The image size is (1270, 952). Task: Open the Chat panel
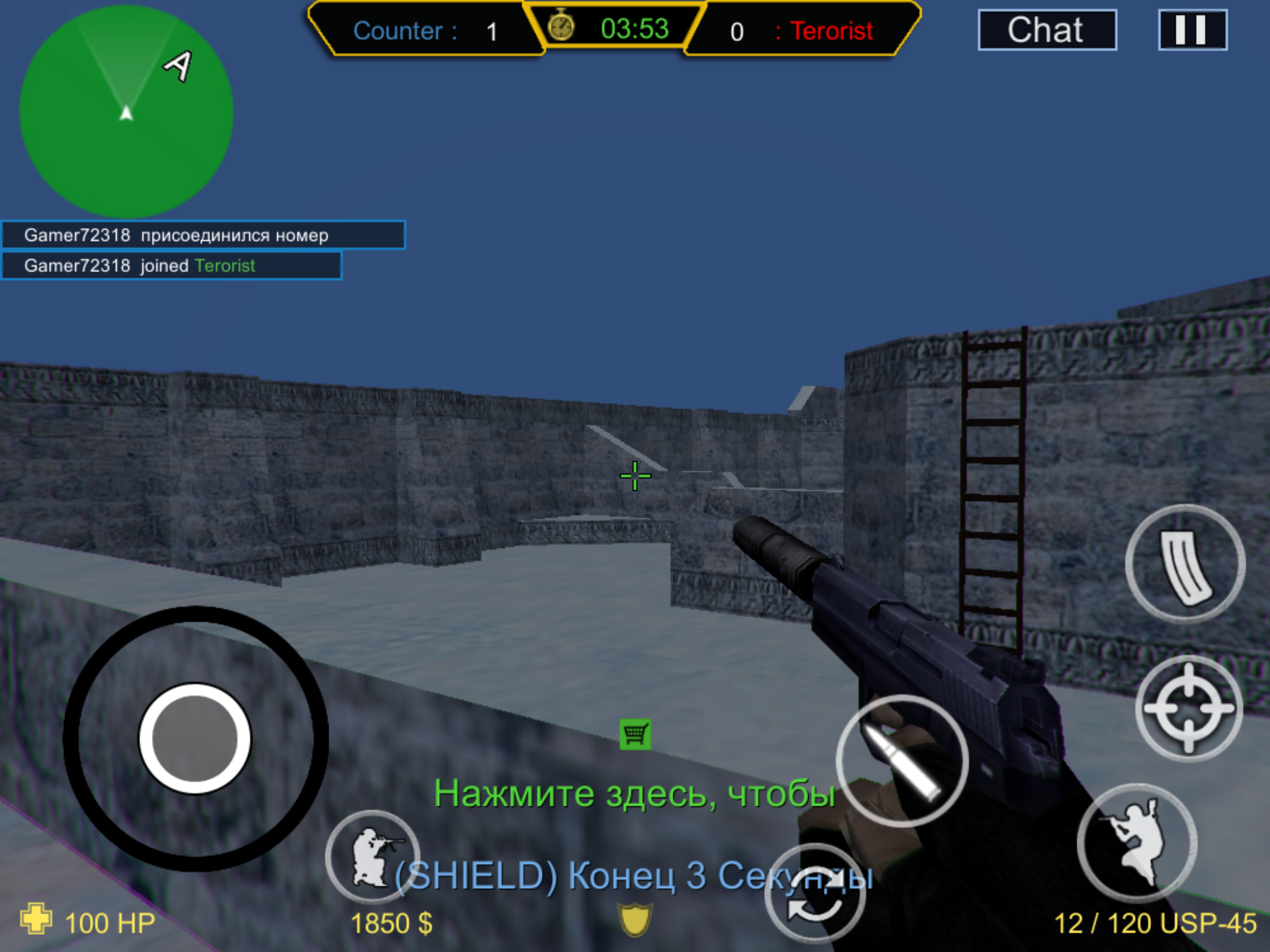[1047, 30]
